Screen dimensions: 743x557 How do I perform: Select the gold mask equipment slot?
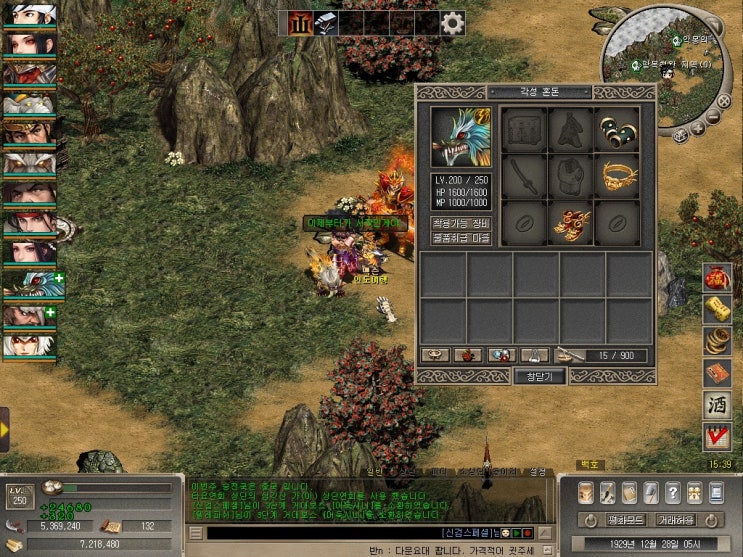click(616, 176)
